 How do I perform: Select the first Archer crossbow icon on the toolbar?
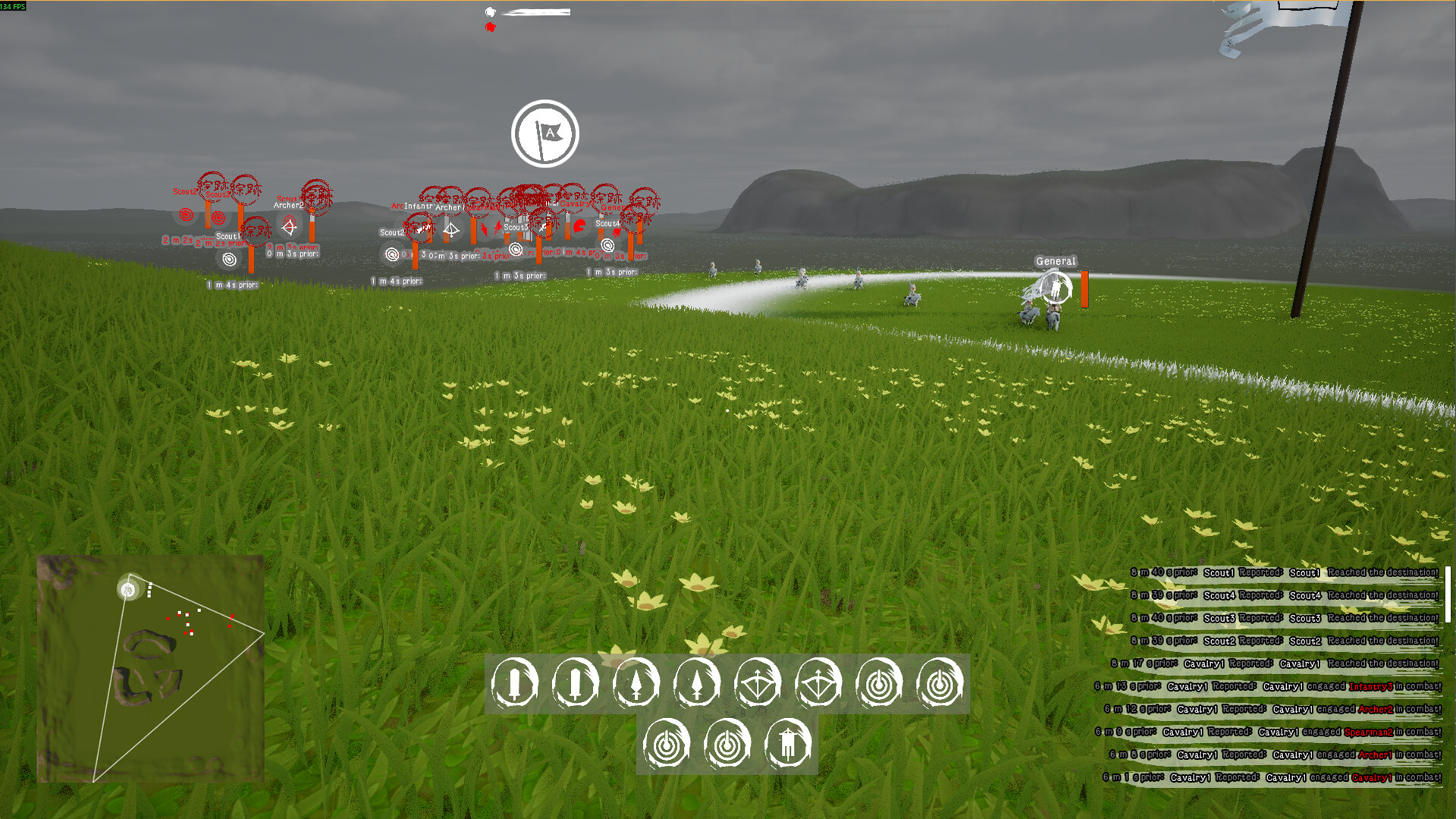(x=758, y=682)
